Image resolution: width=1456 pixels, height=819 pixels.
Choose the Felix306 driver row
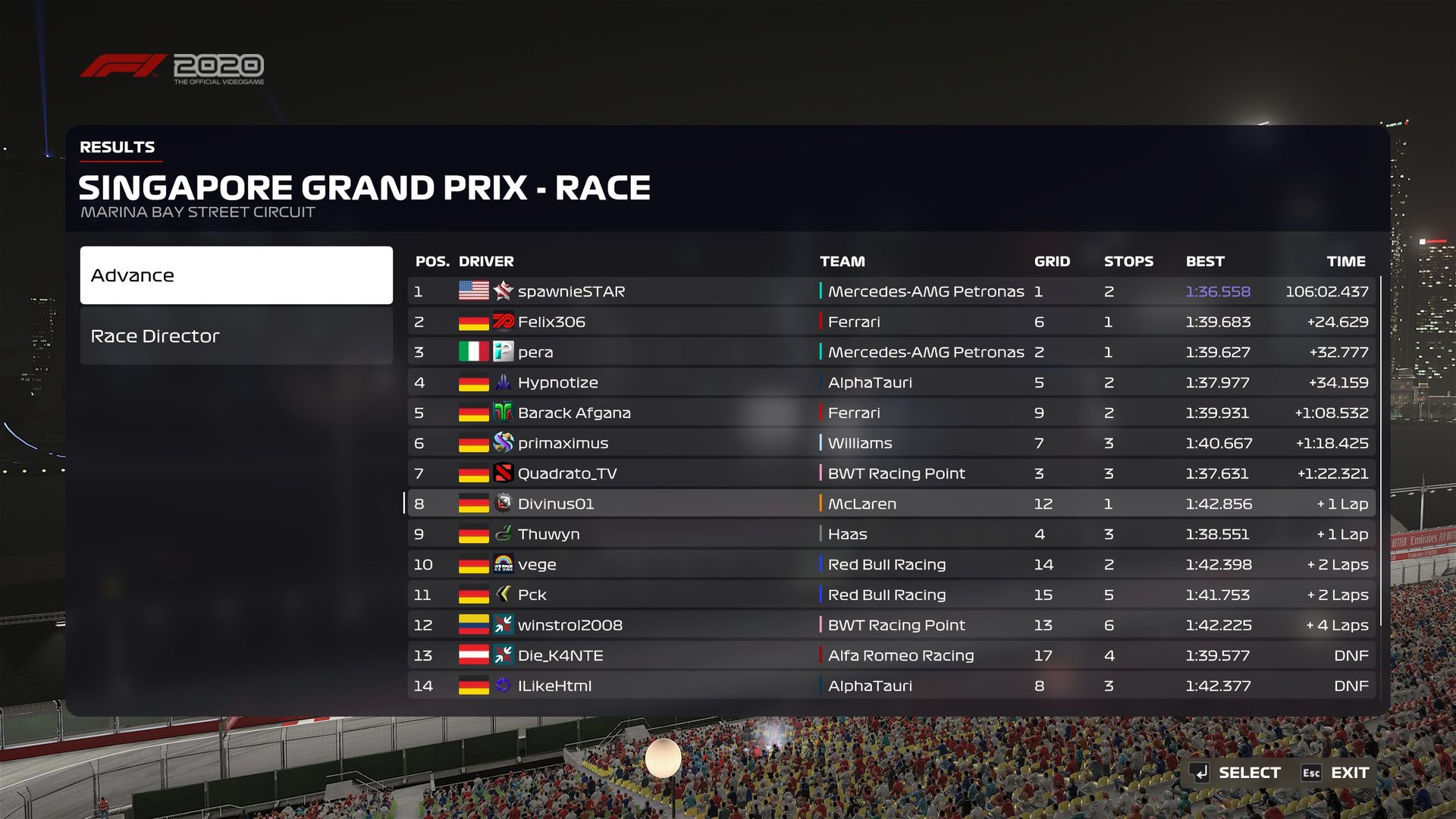[891, 322]
